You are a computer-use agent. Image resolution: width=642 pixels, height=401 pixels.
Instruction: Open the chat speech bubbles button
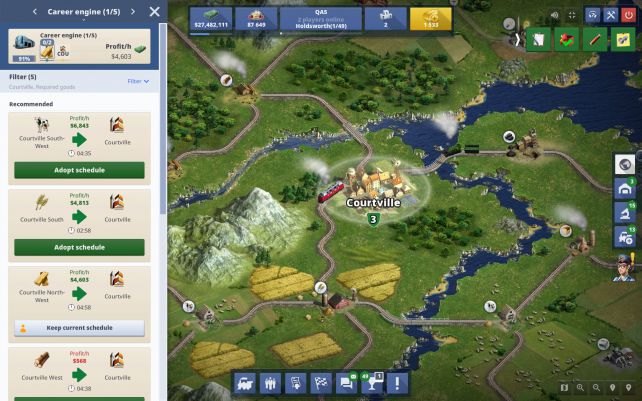point(347,382)
